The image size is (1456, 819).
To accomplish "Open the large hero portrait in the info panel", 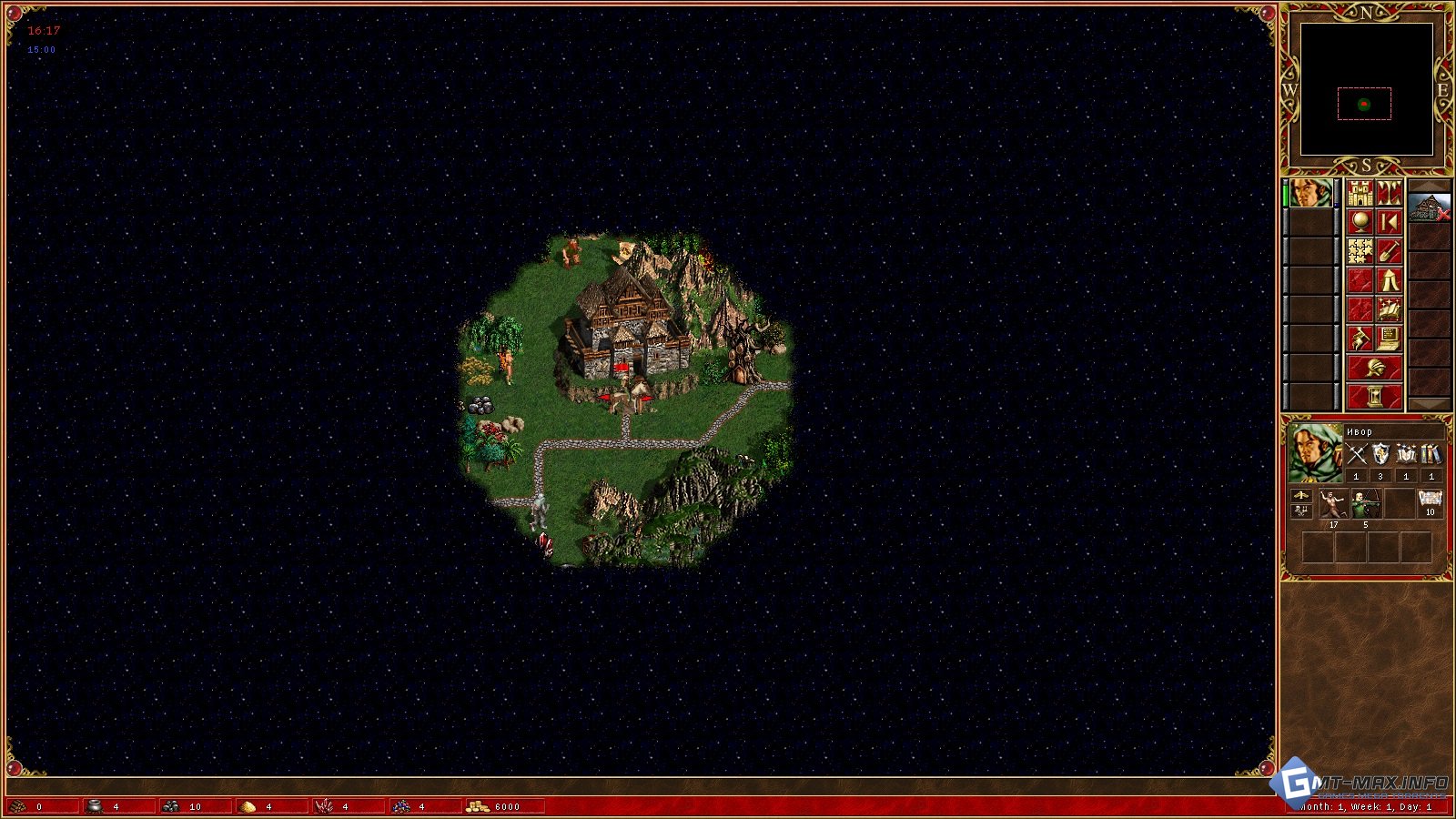I will tap(1315, 453).
